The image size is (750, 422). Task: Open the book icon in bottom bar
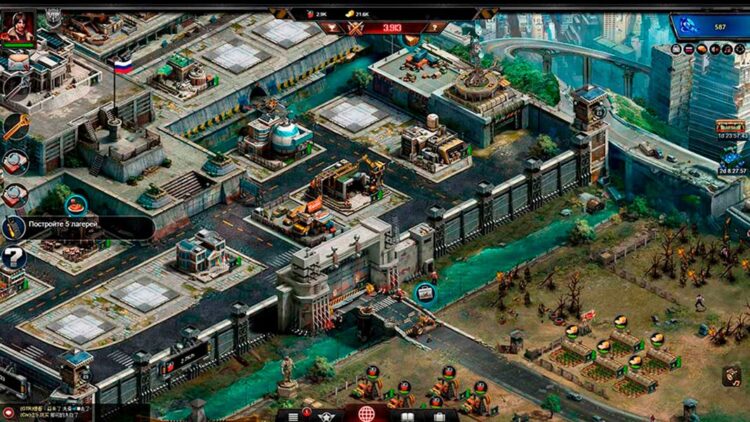(x=407, y=415)
